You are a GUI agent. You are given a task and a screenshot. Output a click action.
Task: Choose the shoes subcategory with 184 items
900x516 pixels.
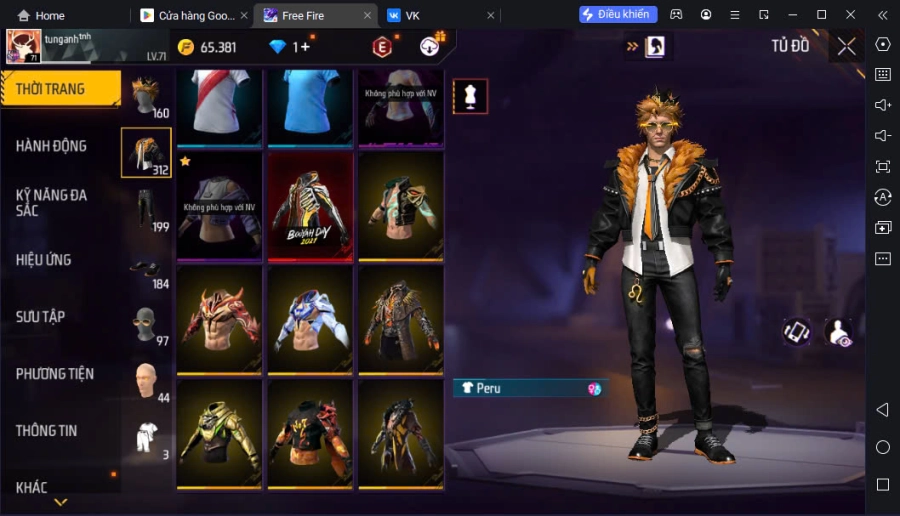click(x=146, y=268)
